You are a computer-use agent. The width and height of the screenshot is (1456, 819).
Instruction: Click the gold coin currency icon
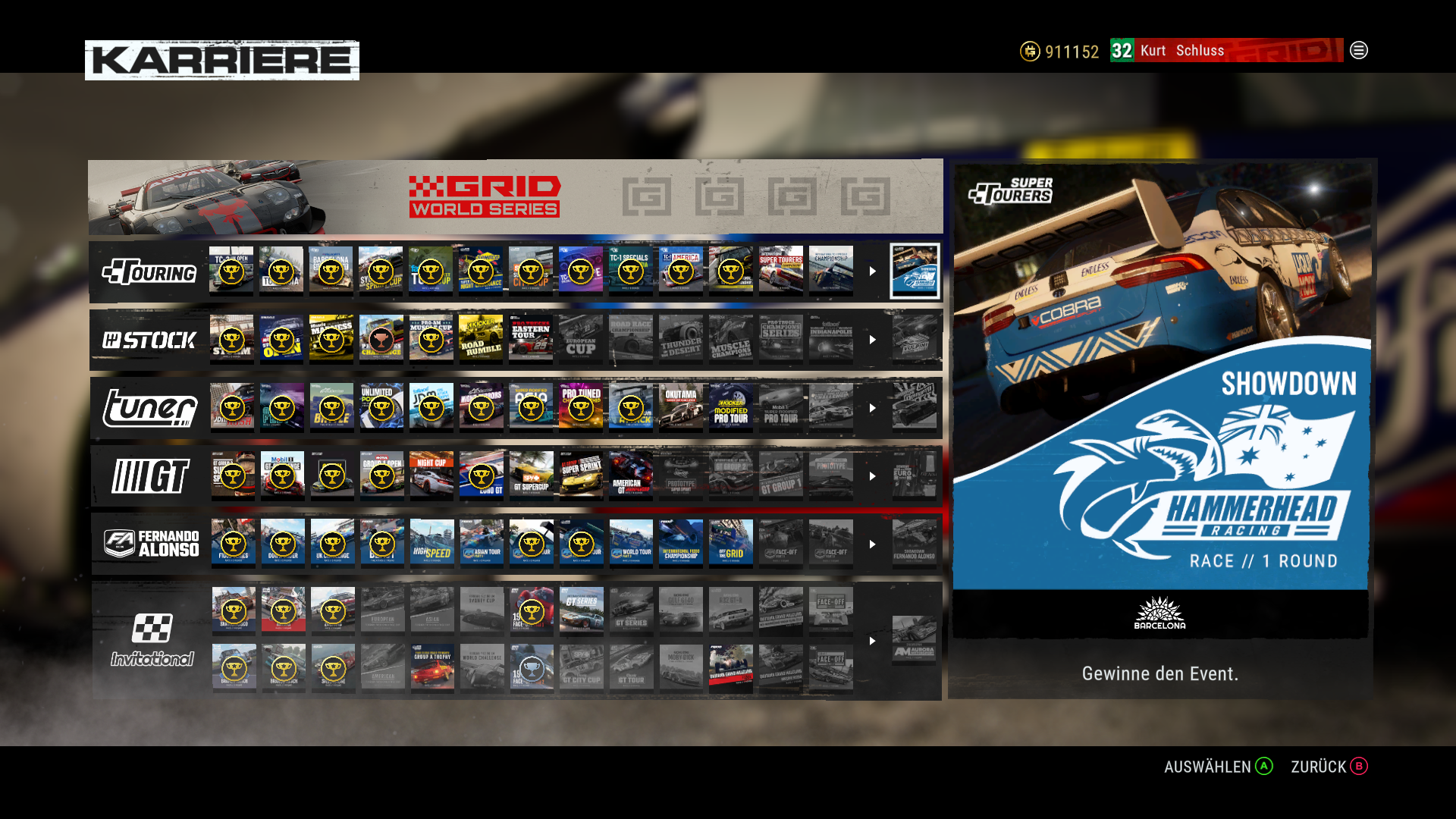pyautogui.click(x=1028, y=51)
